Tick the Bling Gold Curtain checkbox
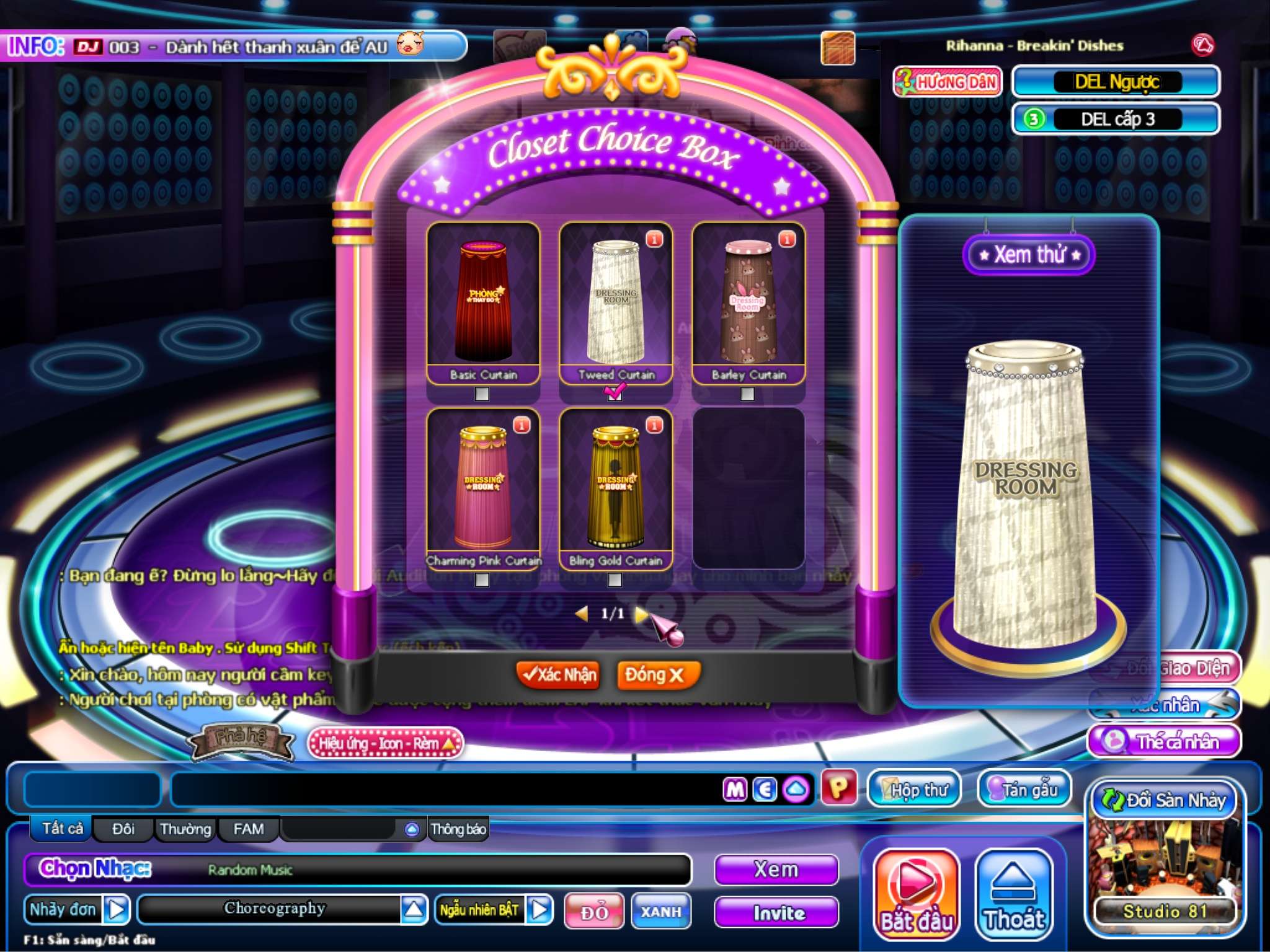 pyautogui.click(x=615, y=580)
